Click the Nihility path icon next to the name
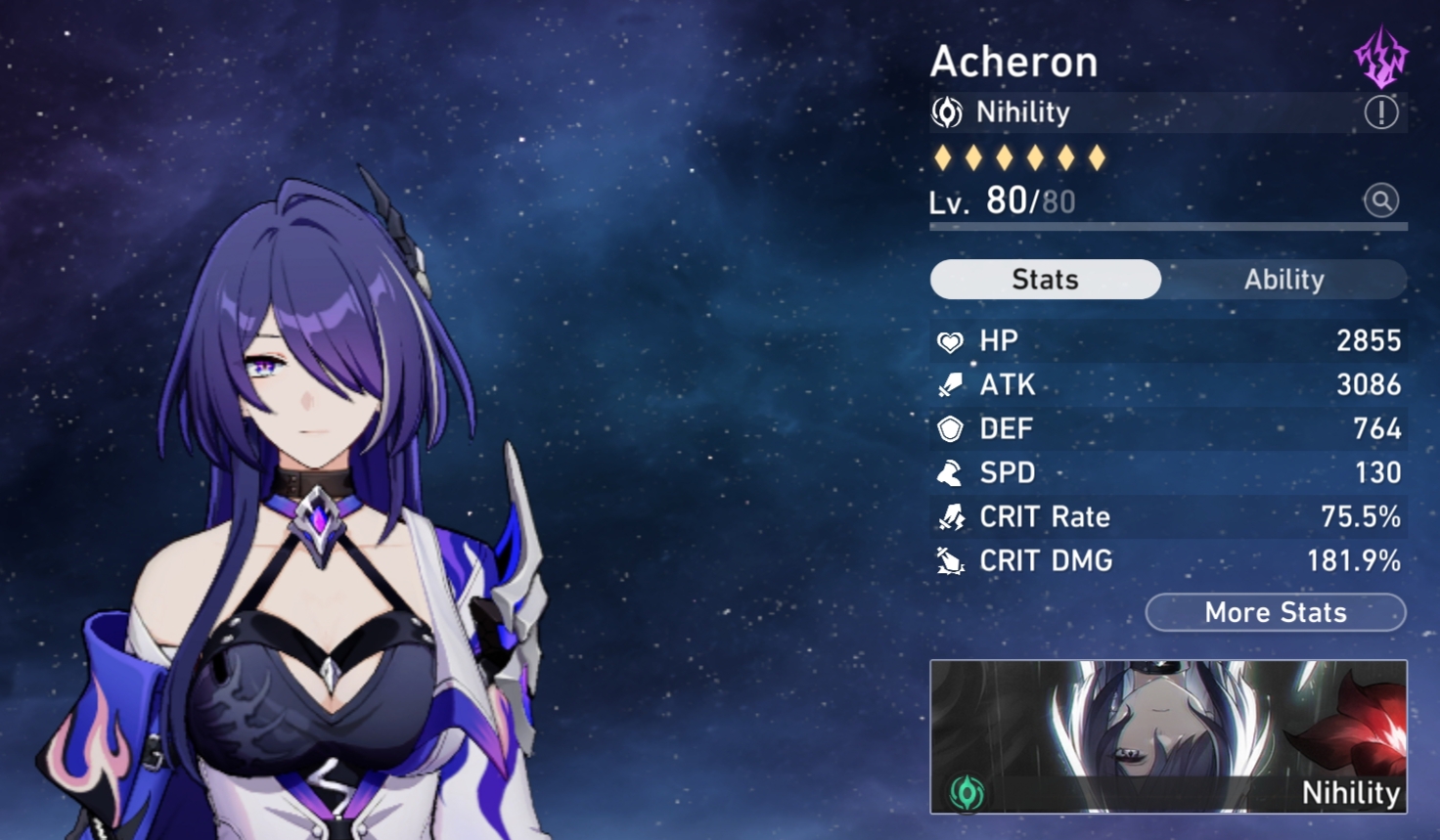Image resolution: width=1440 pixels, height=840 pixels. coord(946,111)
